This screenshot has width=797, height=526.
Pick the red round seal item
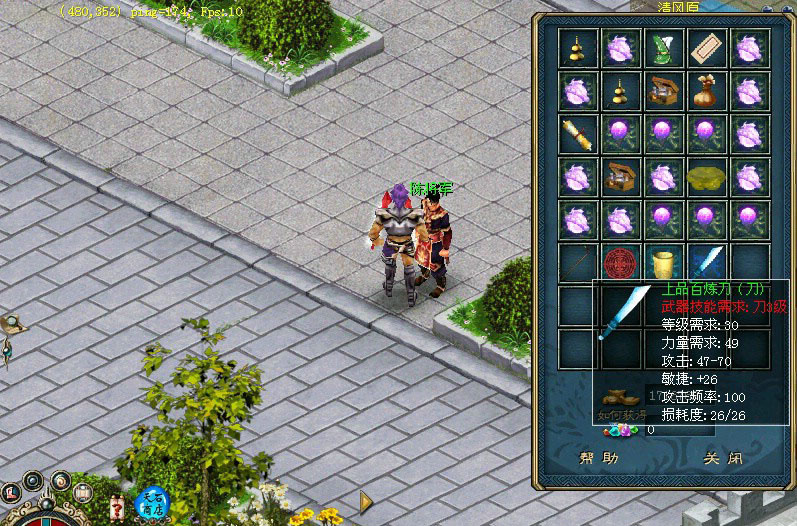621,263
